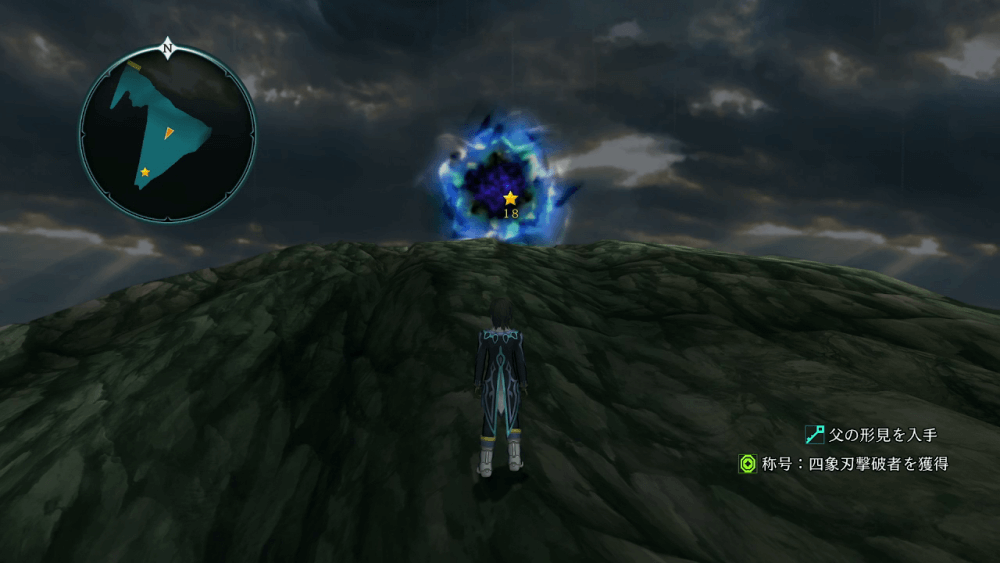This screenshot has width=1000, height=563.
Task: Click the circular minimap
Action: point(167,135)
